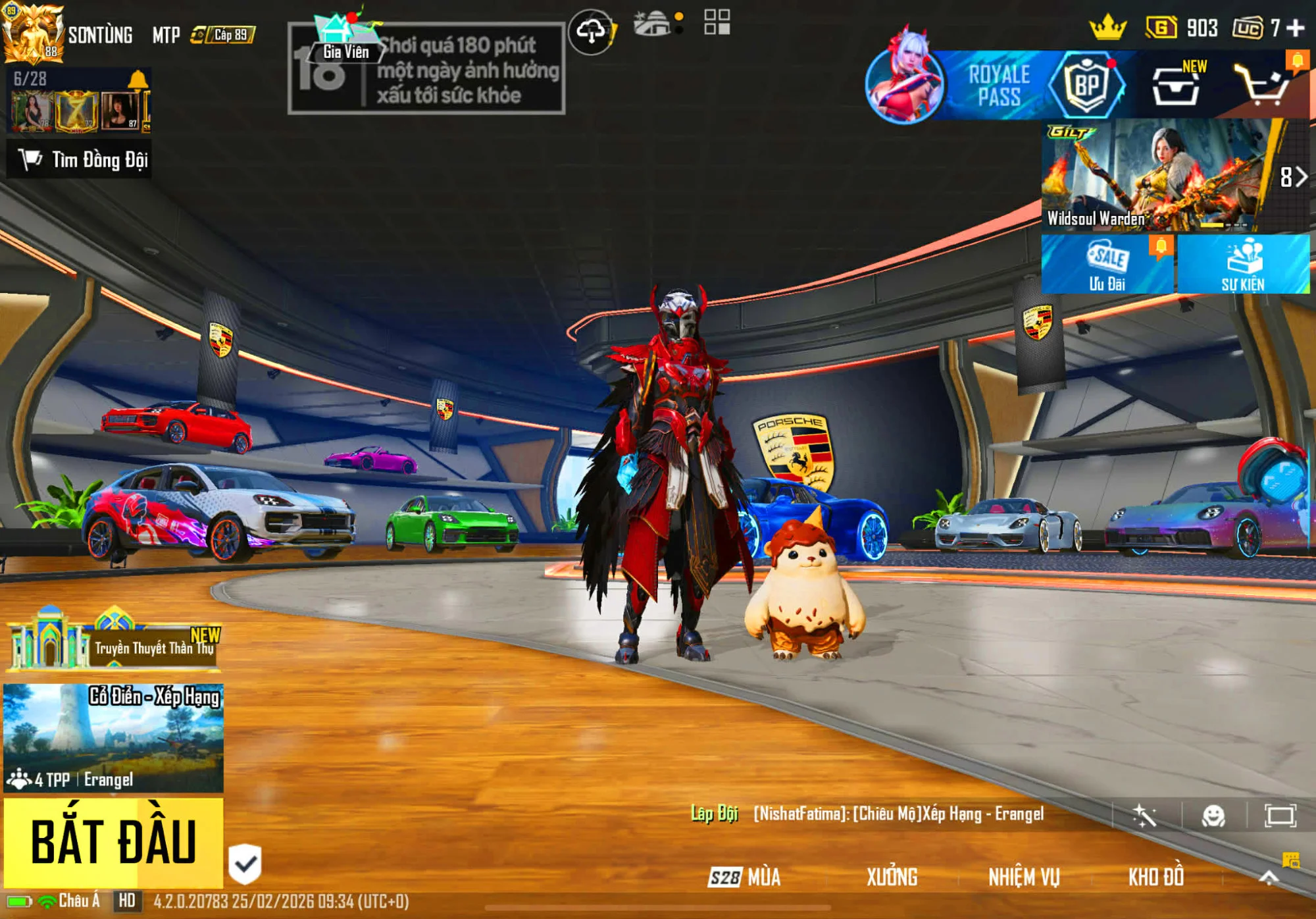Add UC with the plus button
The image size is (1316, 919).
1295,28
